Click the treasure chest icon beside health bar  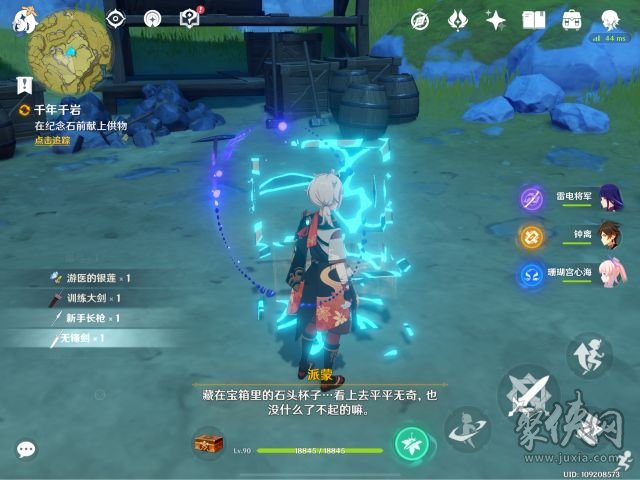[x=208, y=440]
